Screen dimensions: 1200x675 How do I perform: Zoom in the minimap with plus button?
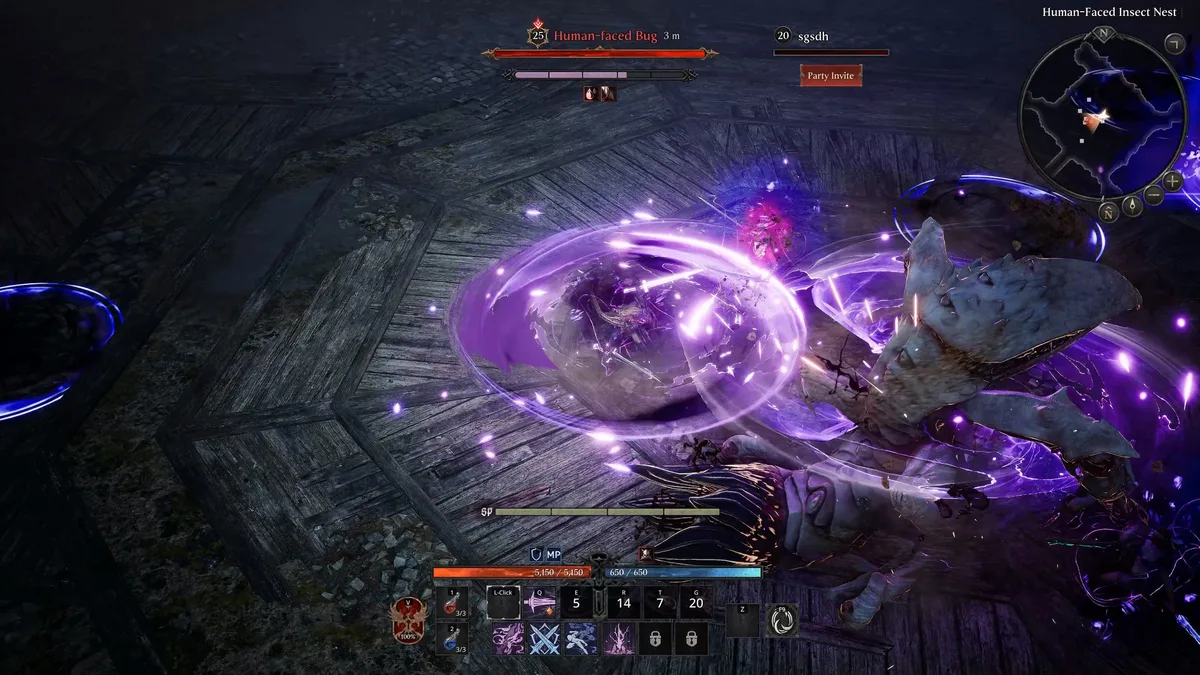pyautogui.click(x=1172, y=181)
